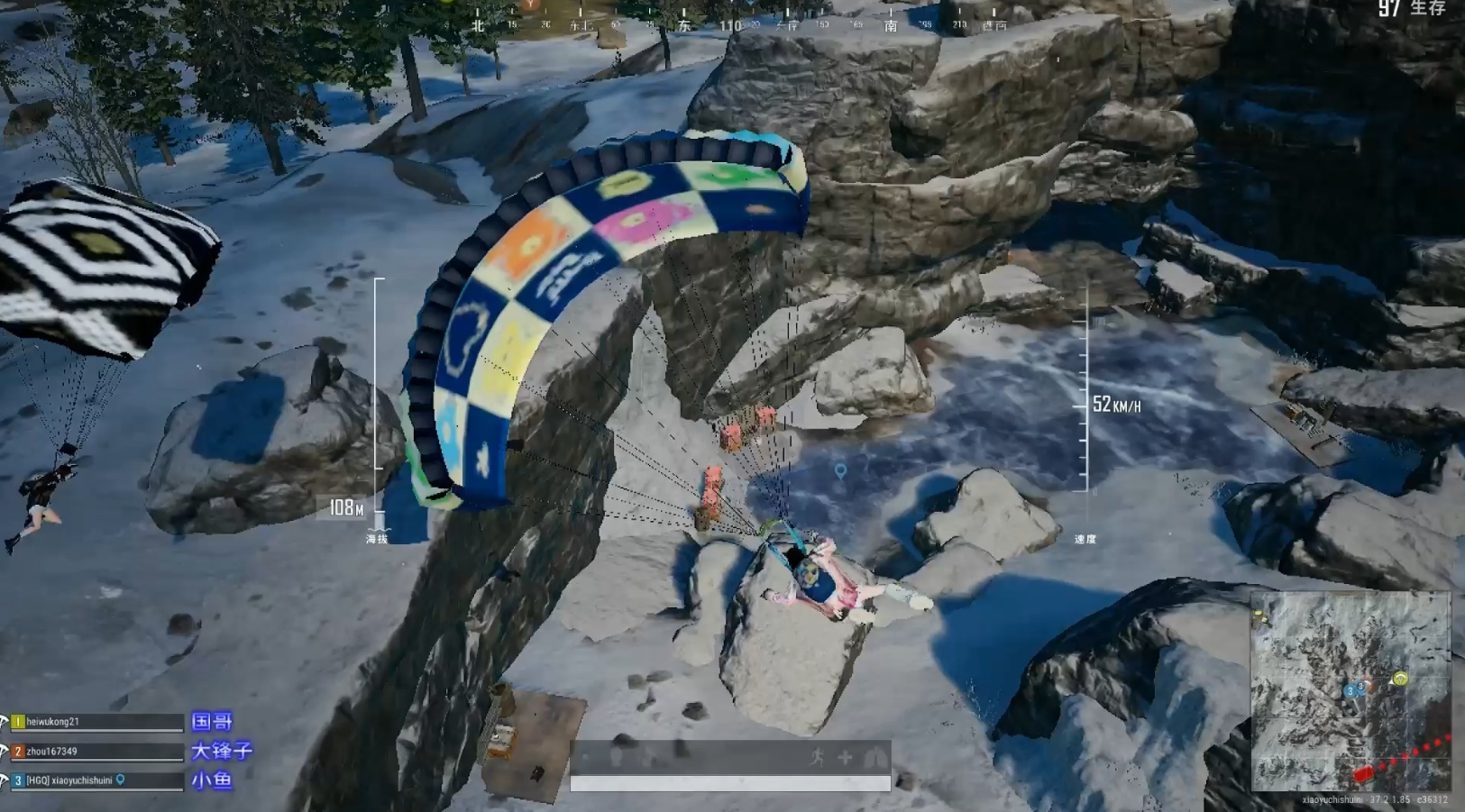Select the running-man icon in the status bar
The image size is (1465, 812).
(819, 756)
